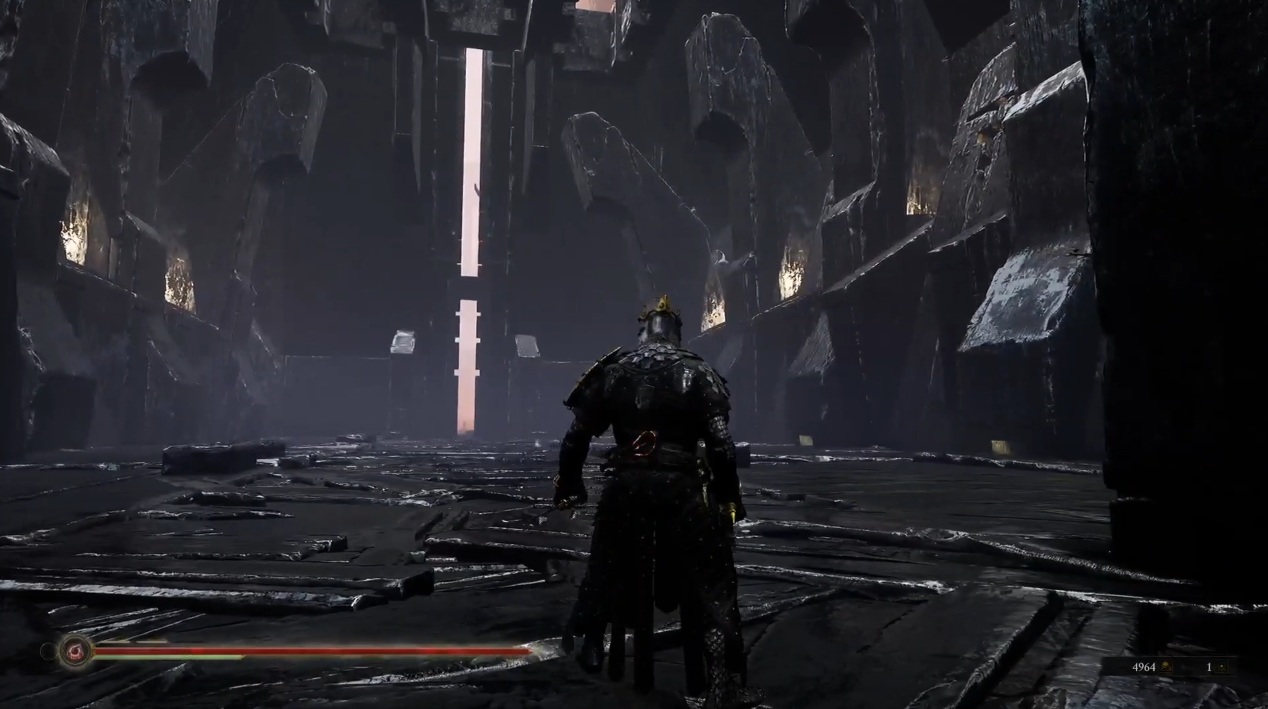Select the glimpse icon next to the 1 count
Image resolution: width=1268 pixels, height=709 pixels.
[x=1220, y=667]
